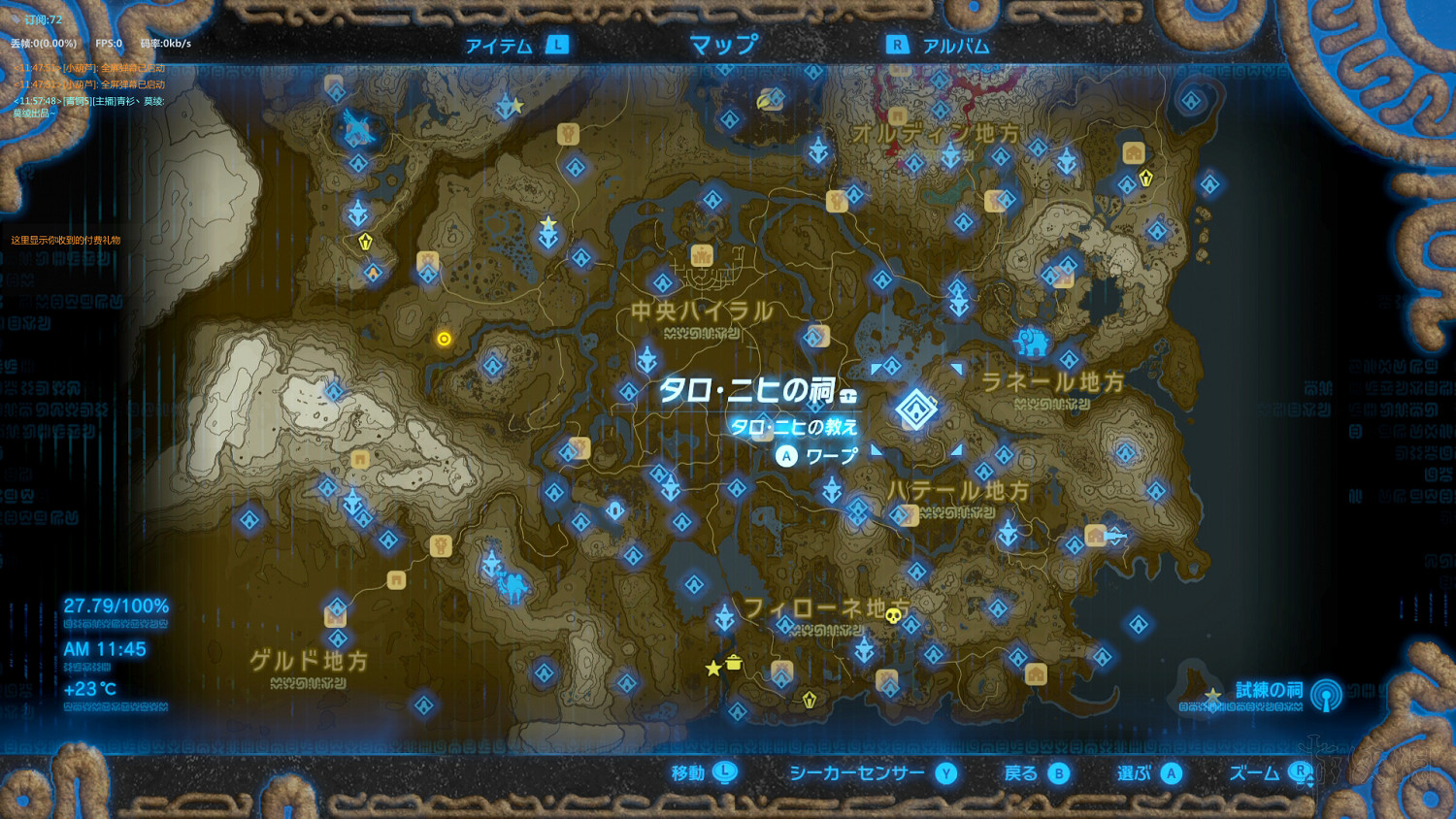
Task: Select a blue shrine icon above ゲルド地方 label
Action: [x=338, y=639]
